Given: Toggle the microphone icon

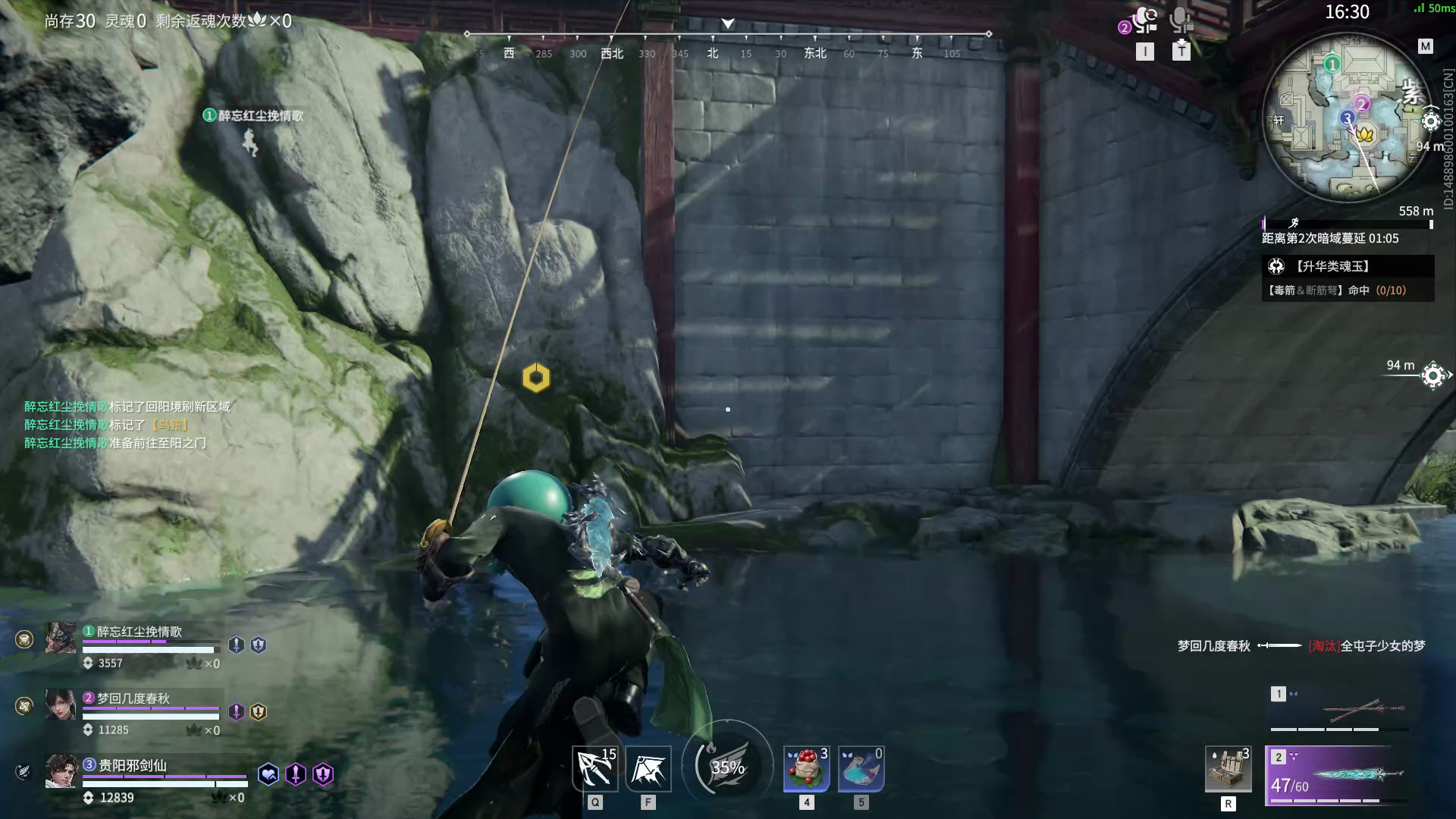Looking at the screenshot, I should 1181,21.
